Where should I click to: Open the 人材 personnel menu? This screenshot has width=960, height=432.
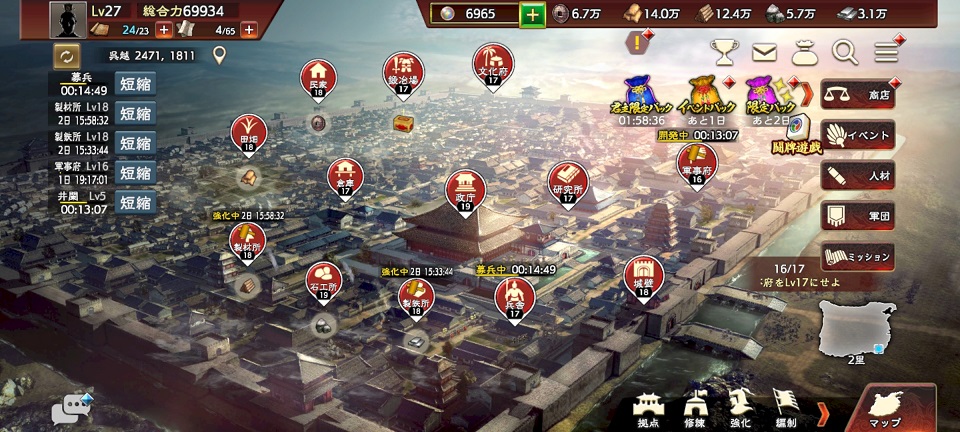coord(857,176)
